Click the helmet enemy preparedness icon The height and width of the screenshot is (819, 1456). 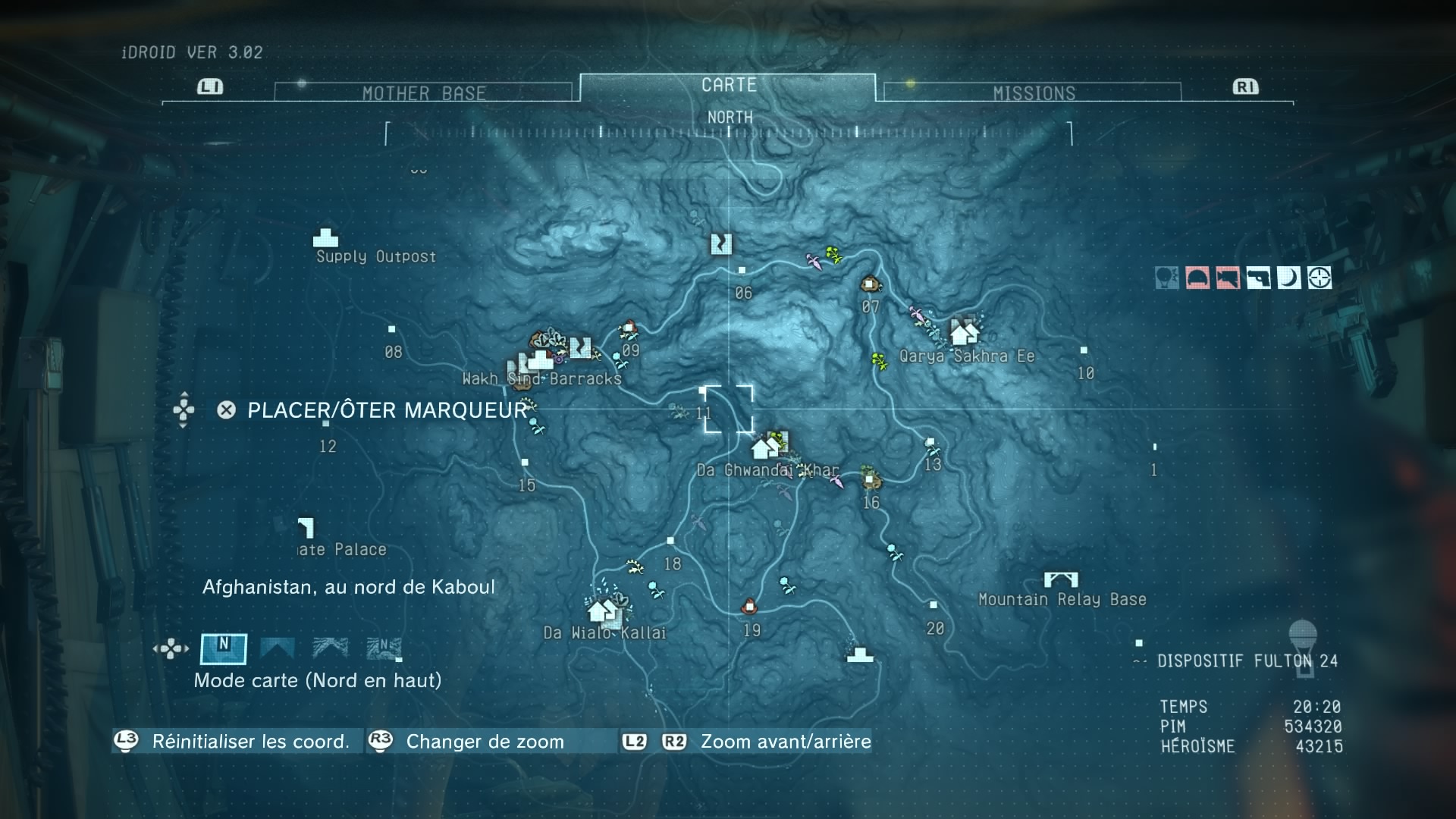(x=1197, y=278)
